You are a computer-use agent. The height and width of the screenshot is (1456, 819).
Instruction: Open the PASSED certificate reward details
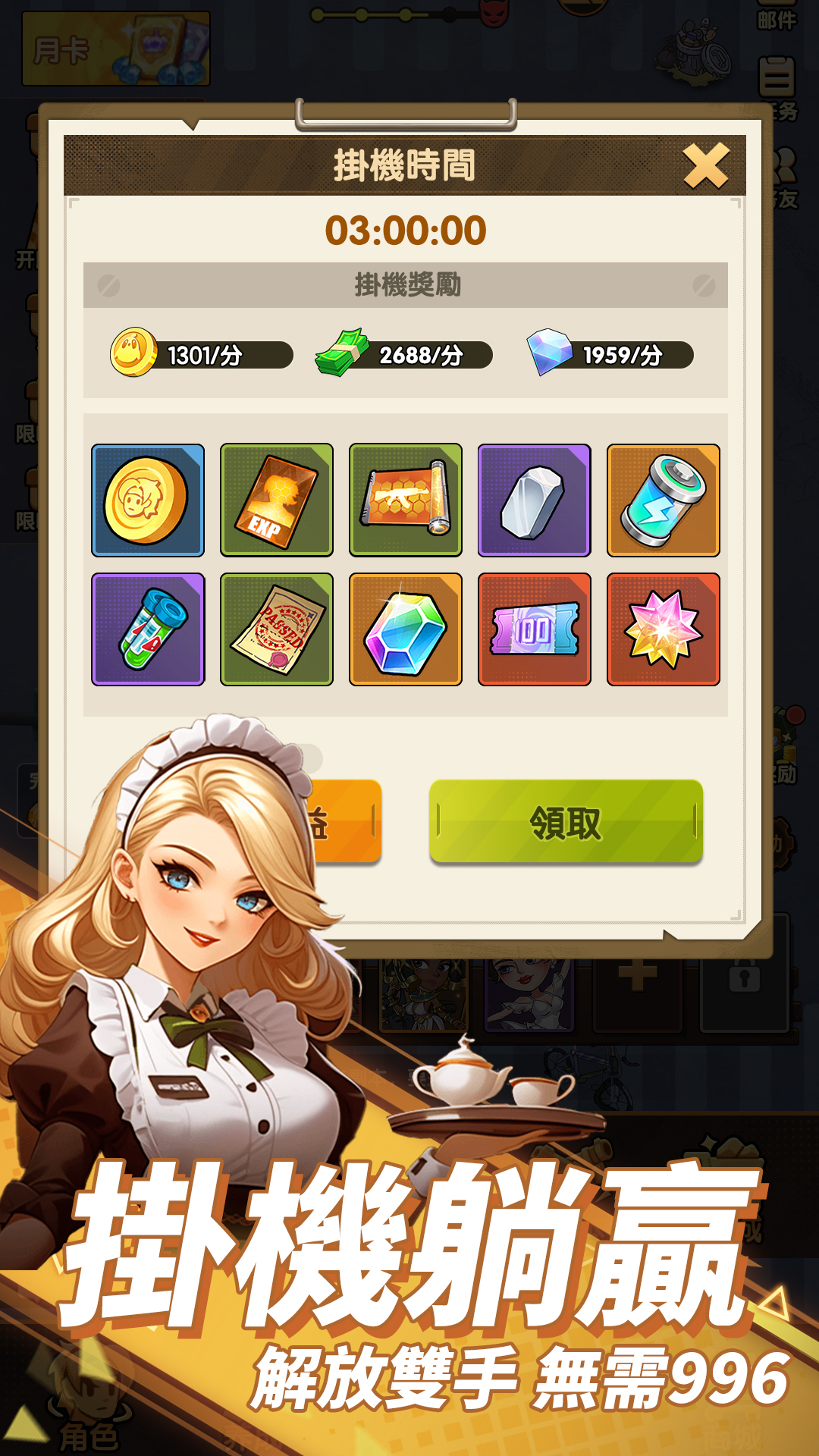tap(277, 629)
